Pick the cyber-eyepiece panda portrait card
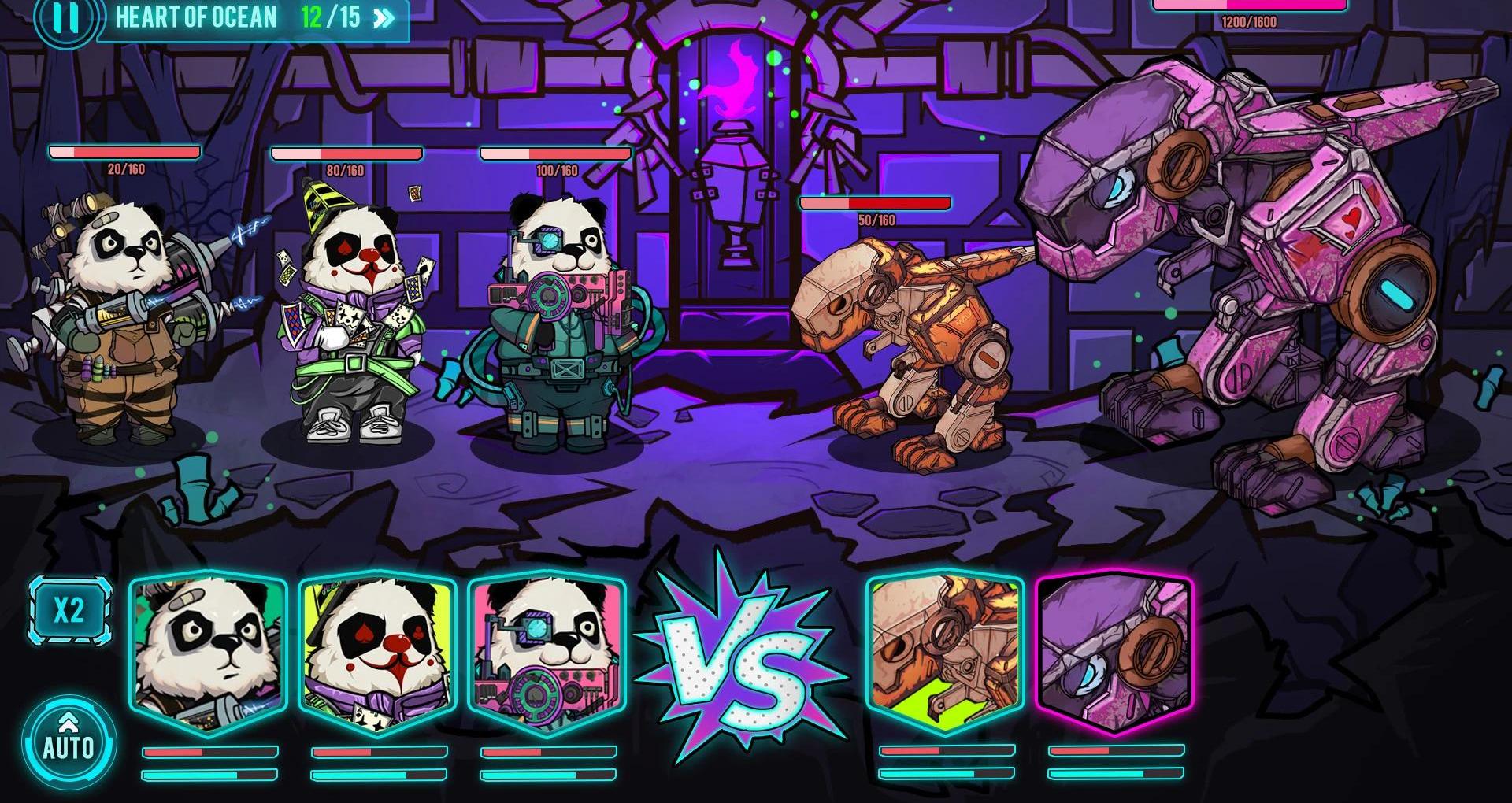The image size is (1512, 803). point(547,653)
